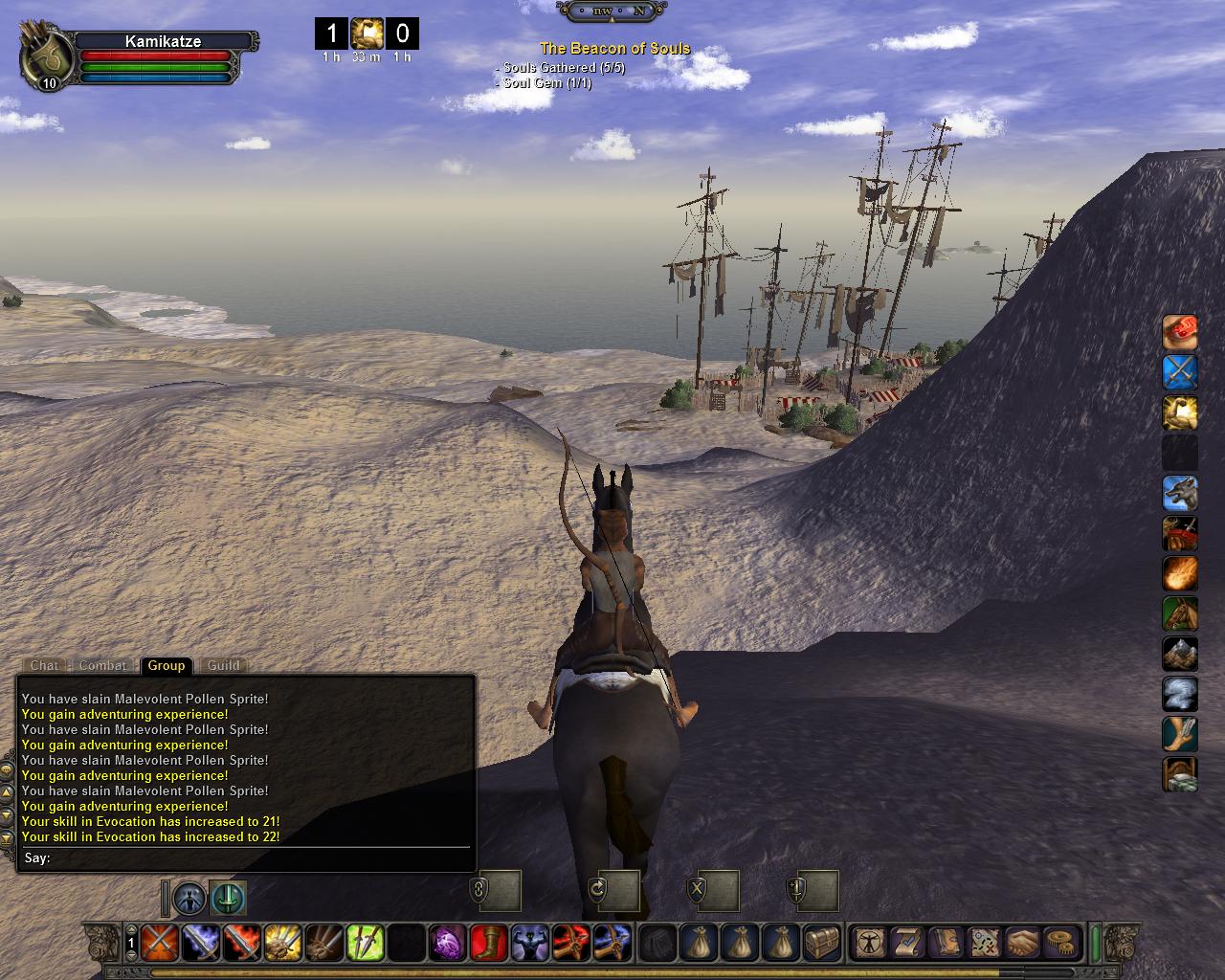
Task: Activate the wolf ability icon
Action: [1180, 493]
